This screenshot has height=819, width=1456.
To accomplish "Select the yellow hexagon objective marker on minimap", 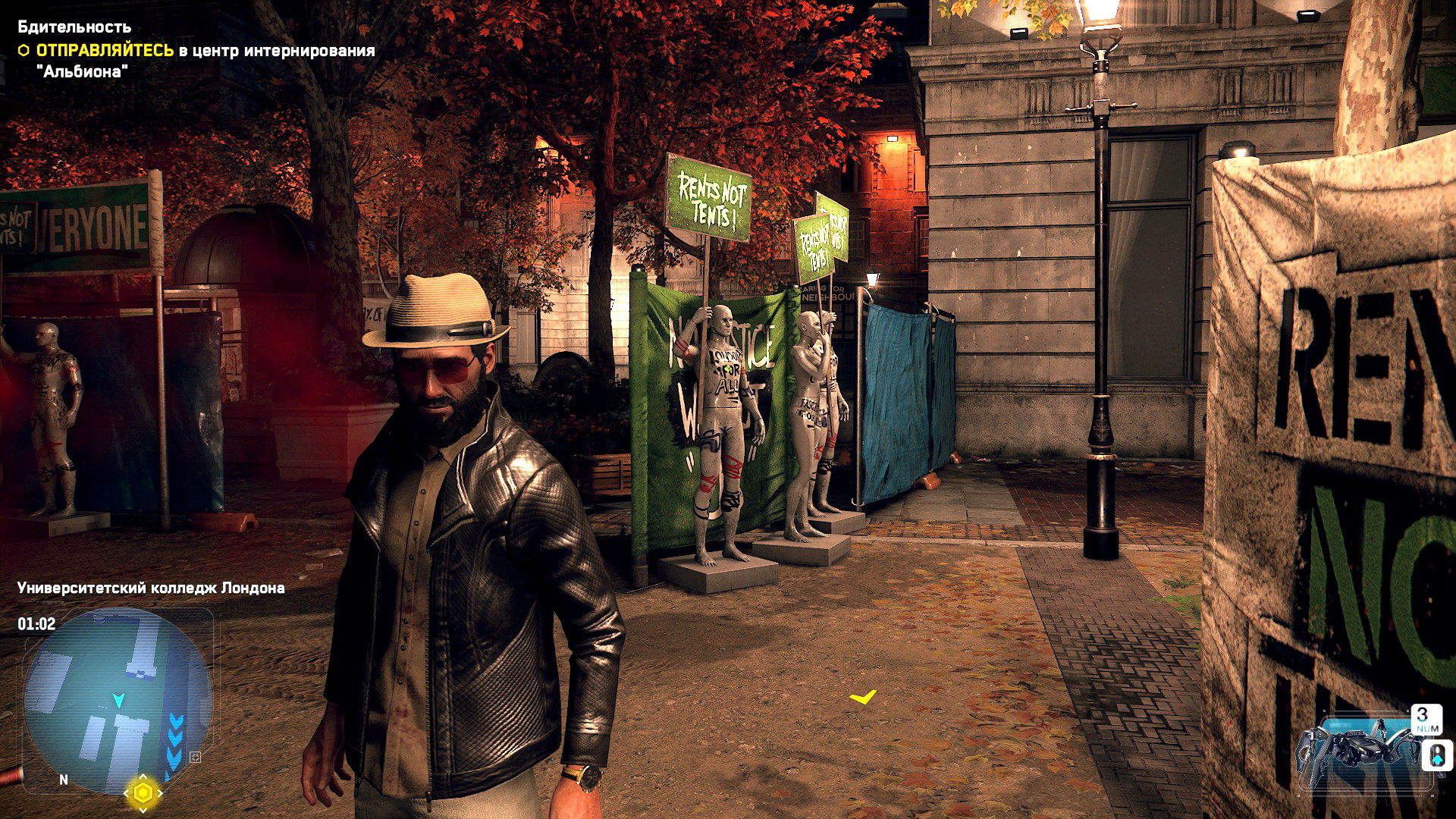I will click(x=143, y=793).
